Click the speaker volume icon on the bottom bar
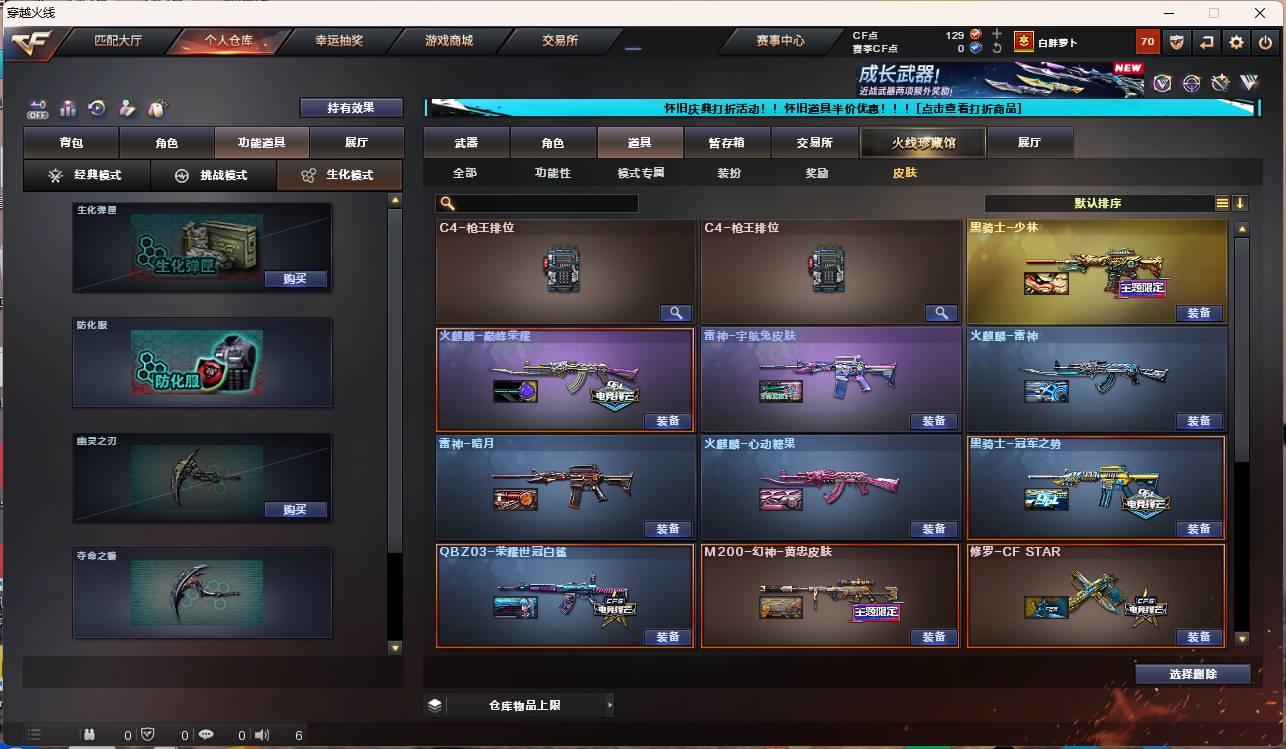The image size is (1286, 749). pyautogui.click(x=262, y=735)
